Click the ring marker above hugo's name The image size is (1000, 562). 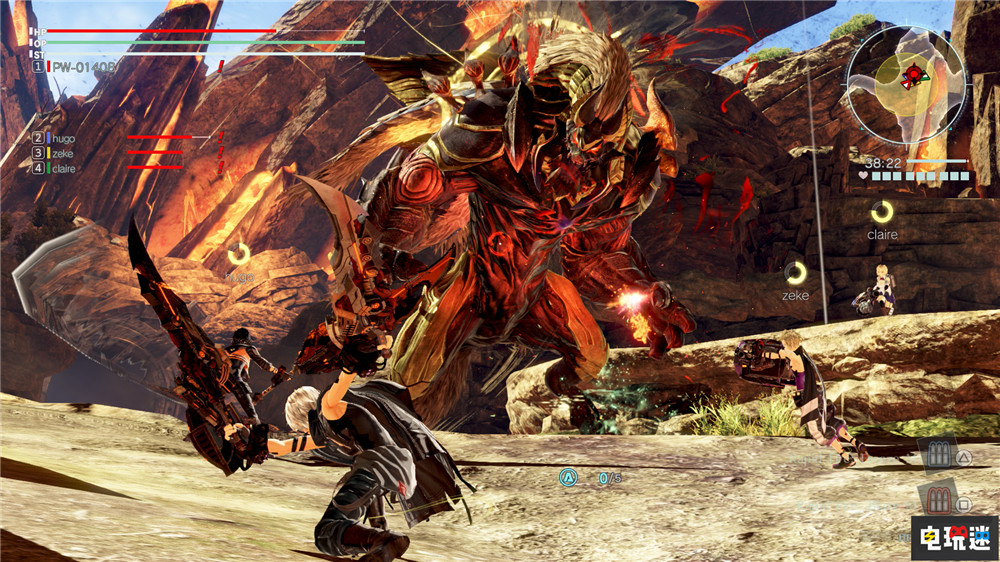pos(239,254)
